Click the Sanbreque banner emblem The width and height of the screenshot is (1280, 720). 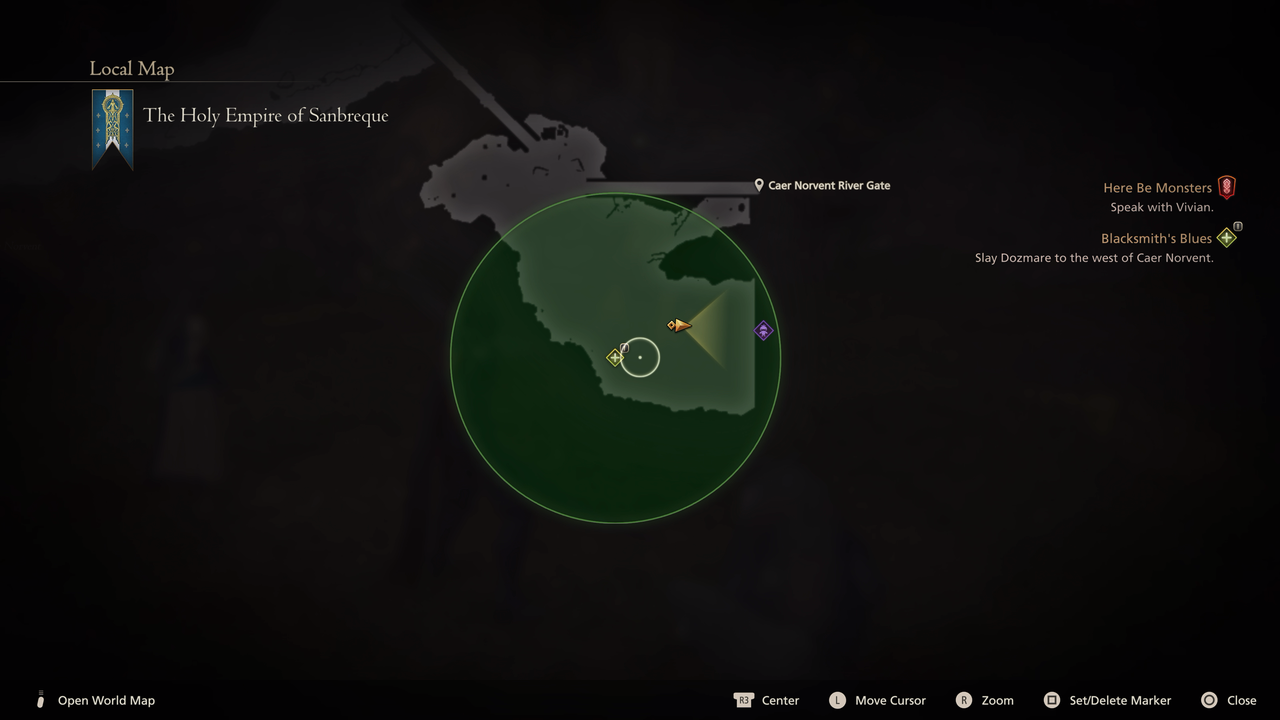pyautogui.click(x=112, y=118)
